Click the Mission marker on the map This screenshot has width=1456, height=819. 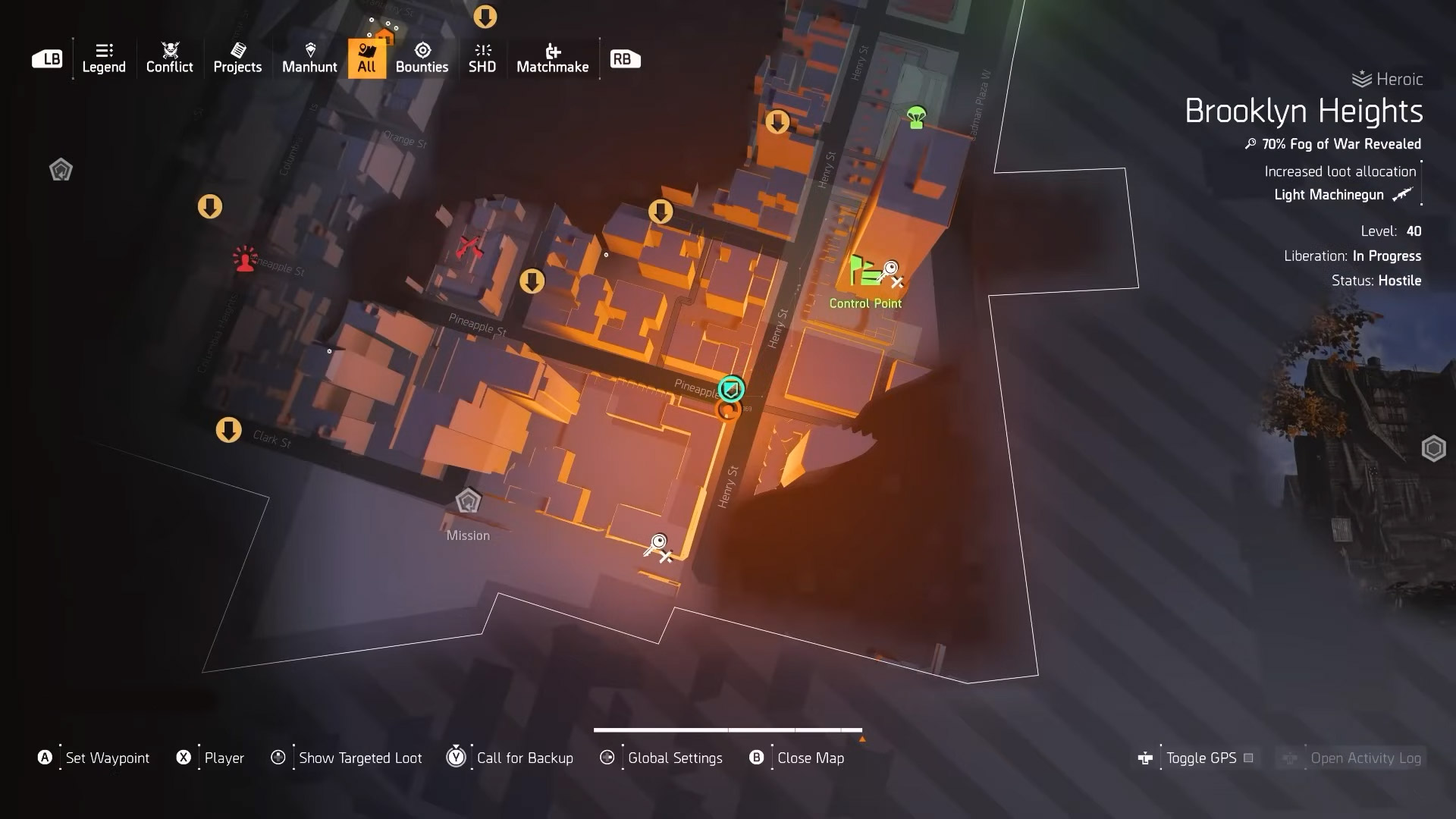click(x=468, y=501)
